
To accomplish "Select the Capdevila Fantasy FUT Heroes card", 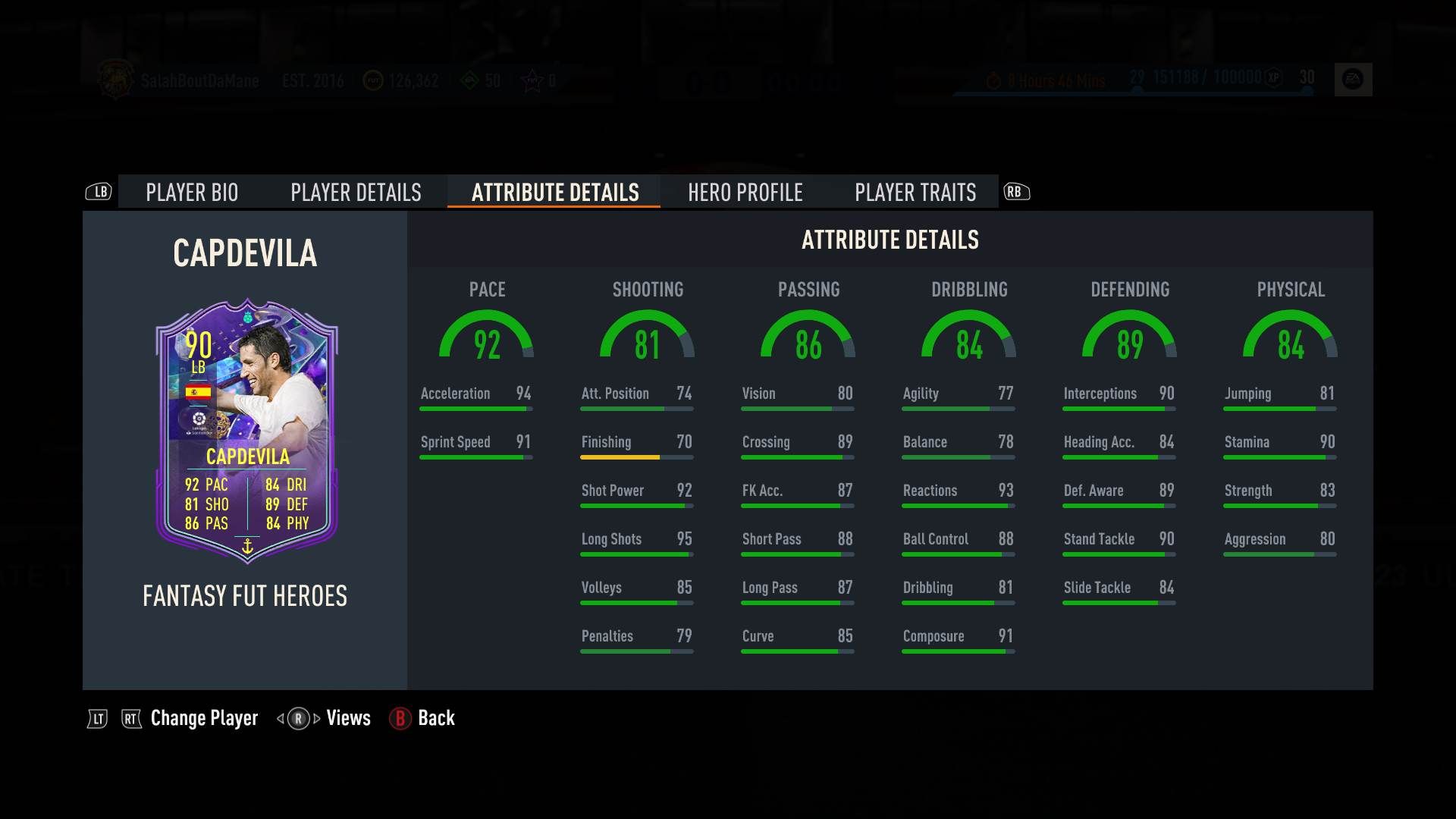I will pos(246,430).
